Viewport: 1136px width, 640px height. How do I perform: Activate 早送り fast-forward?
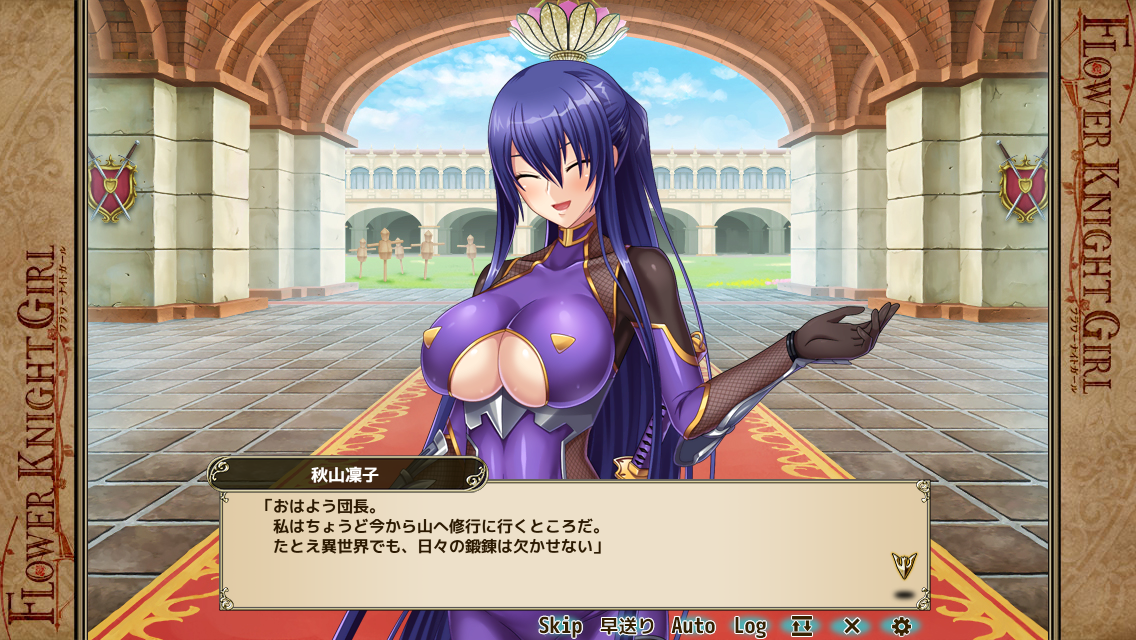(x=627, y=626)
